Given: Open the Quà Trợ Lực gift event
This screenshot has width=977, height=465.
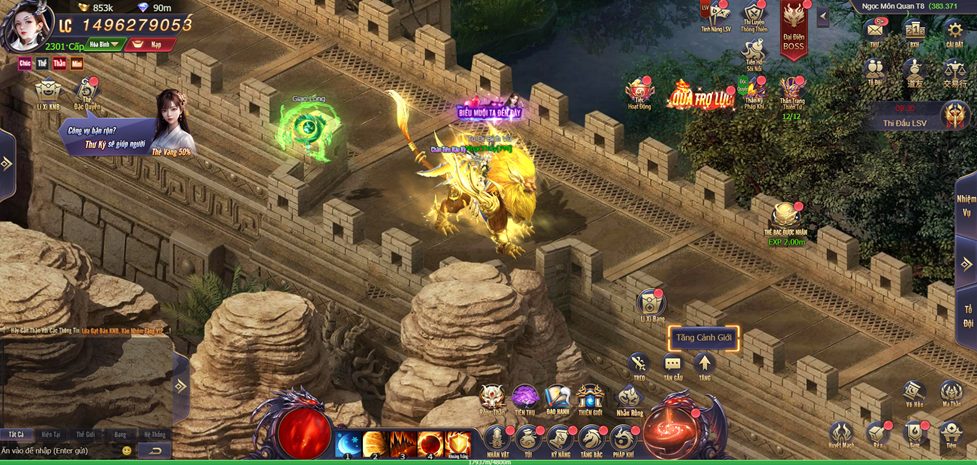Looking at the screenshot, I should 700,94.
